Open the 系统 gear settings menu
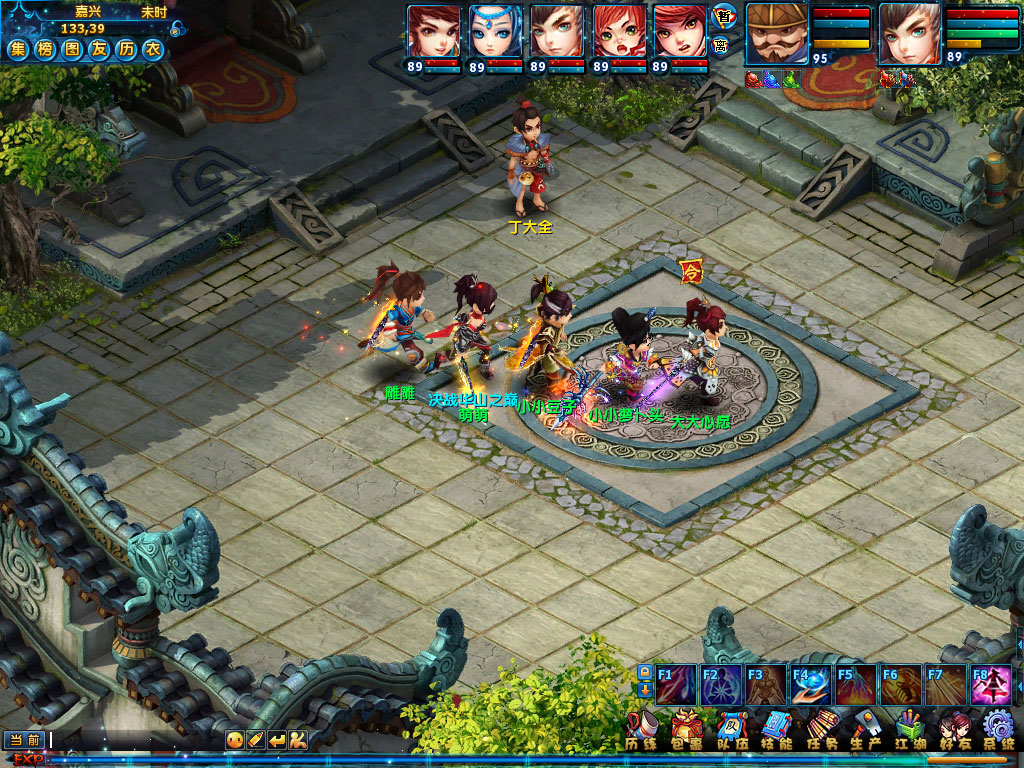Viewport: 1024px width, 768px height. (998, 730)
